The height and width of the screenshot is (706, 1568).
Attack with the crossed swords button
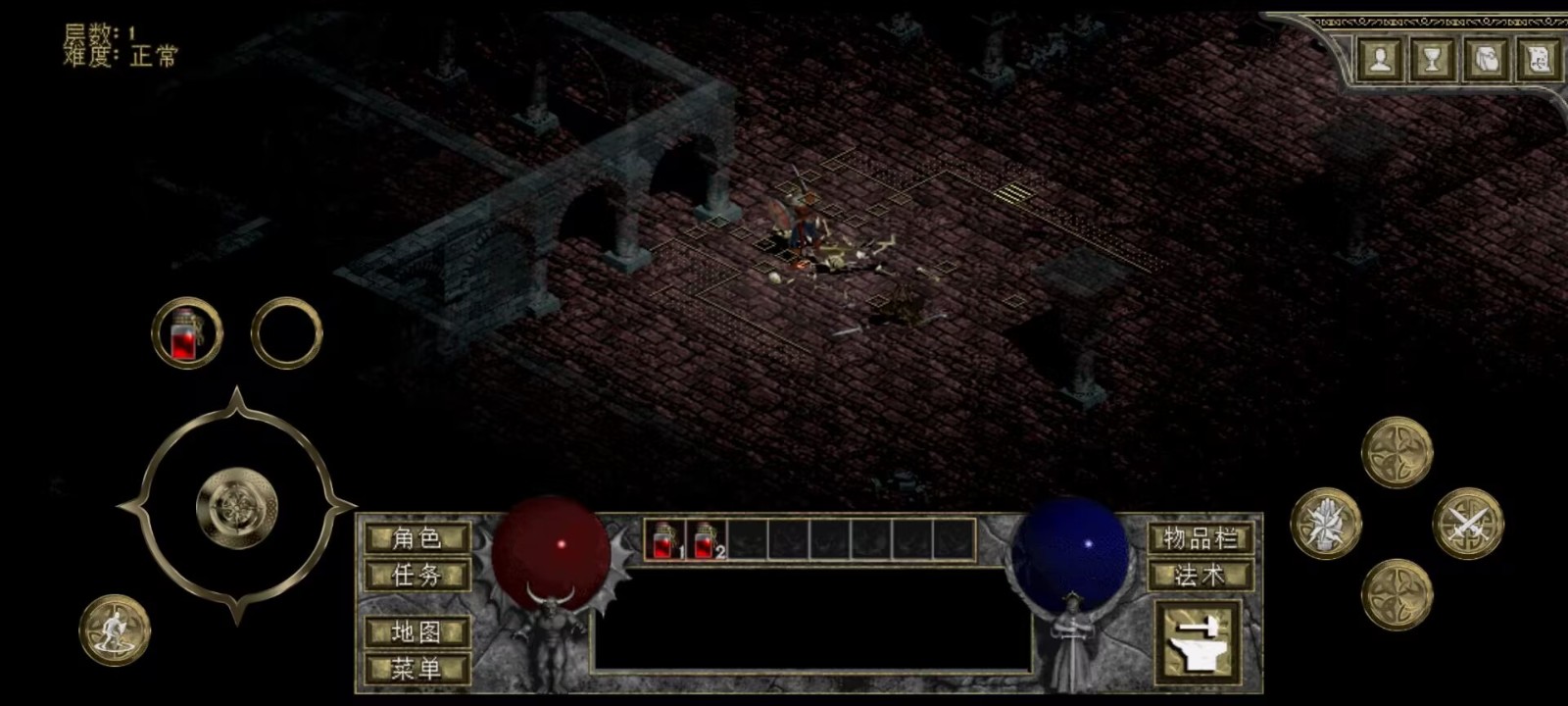(1467, 524)
